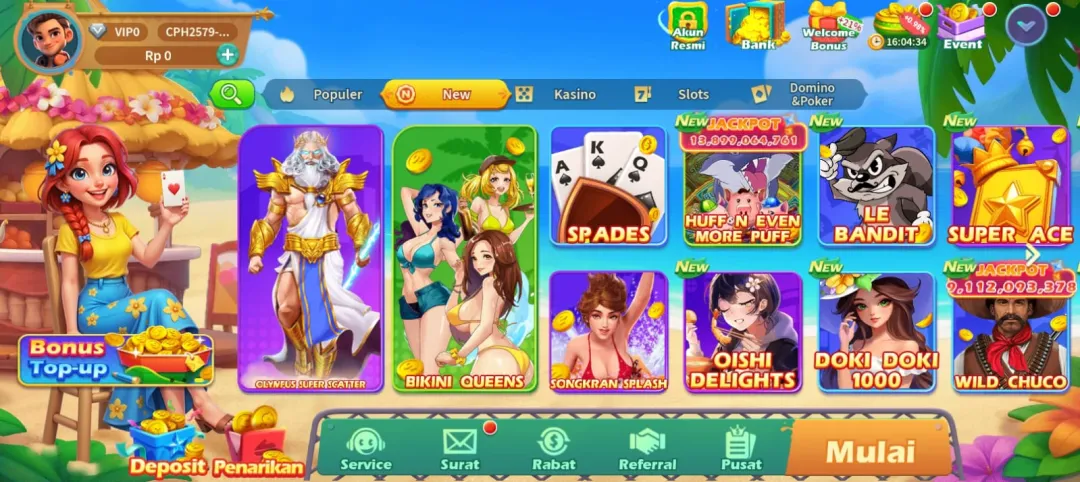Launch the Olympus Super Scatter game
Screen dimensions: 1080x482
coord(311,258)
